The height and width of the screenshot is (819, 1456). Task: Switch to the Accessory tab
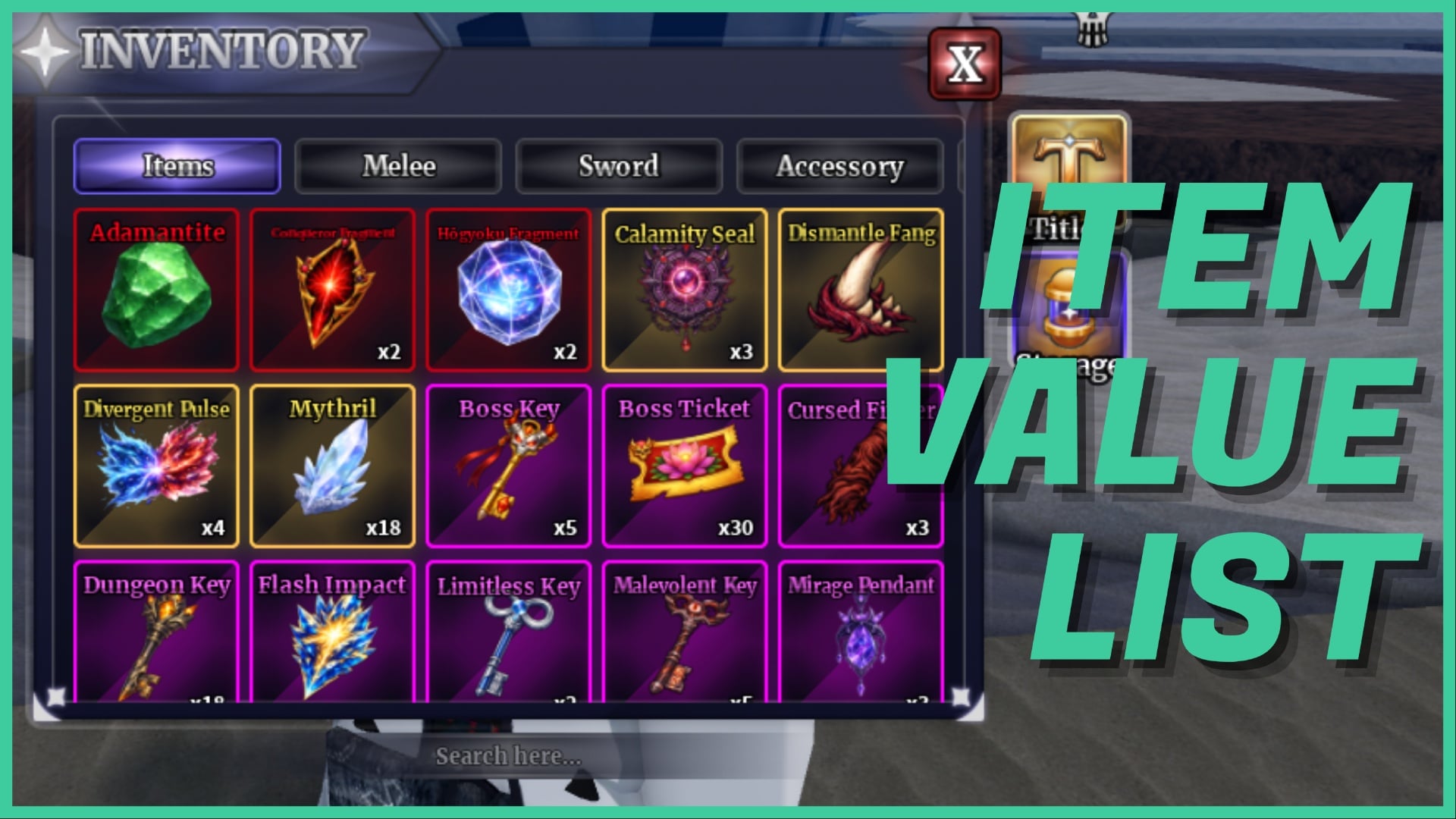click(840, 166)
